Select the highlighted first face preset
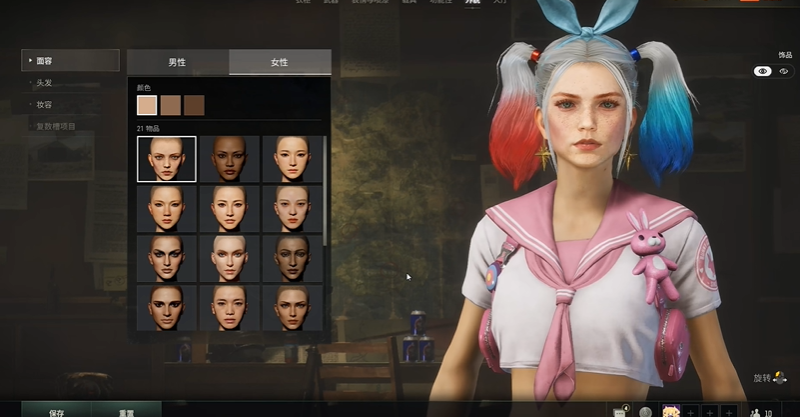Viewport: 800px width, 417px height. click(x=167, y=159)
